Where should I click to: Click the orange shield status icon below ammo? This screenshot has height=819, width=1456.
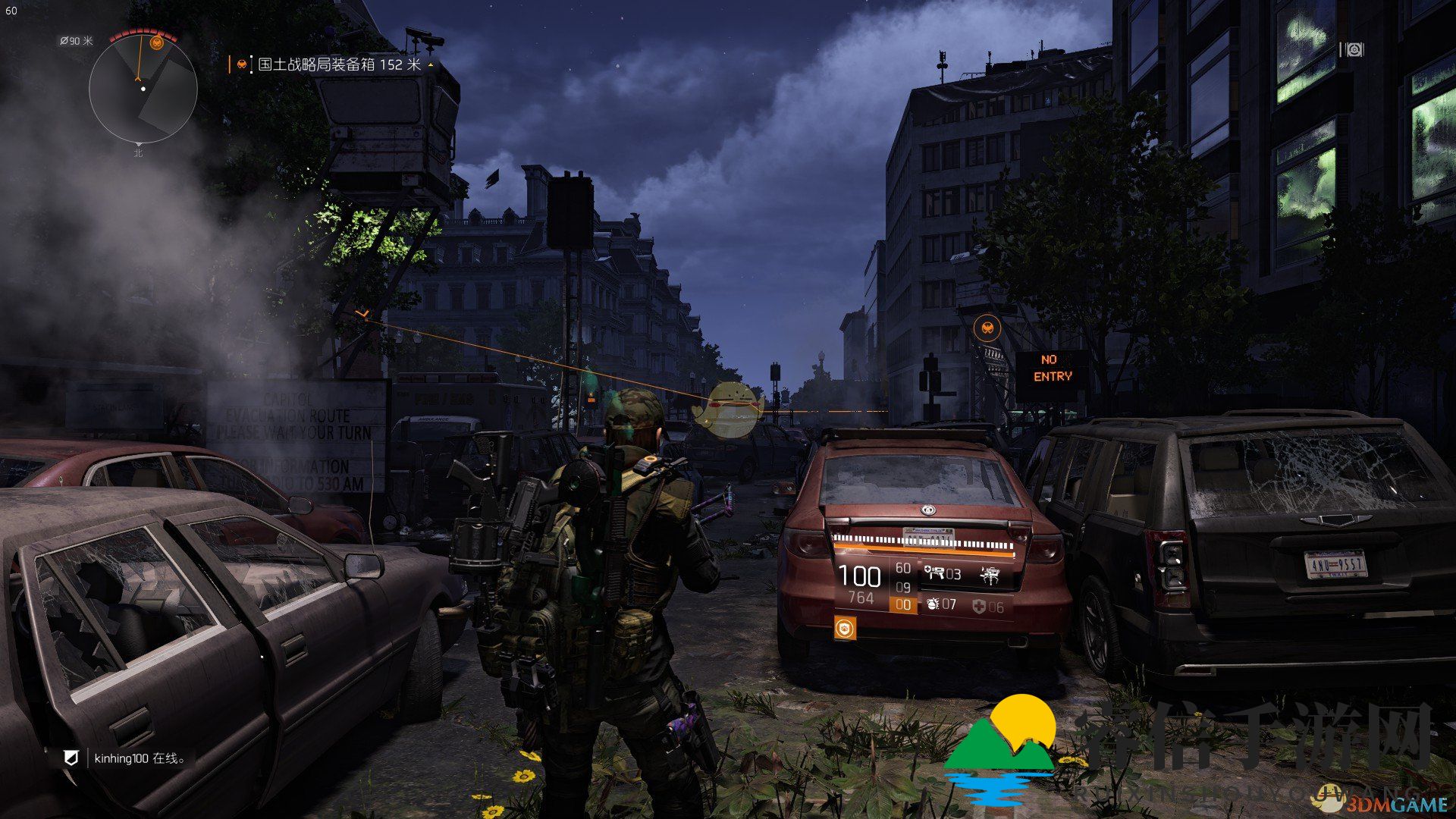845,628
